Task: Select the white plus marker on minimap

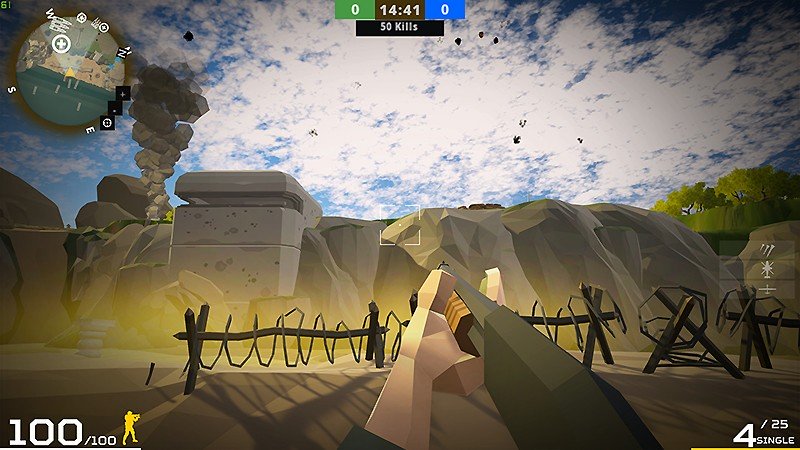Action: click(61, 45)
